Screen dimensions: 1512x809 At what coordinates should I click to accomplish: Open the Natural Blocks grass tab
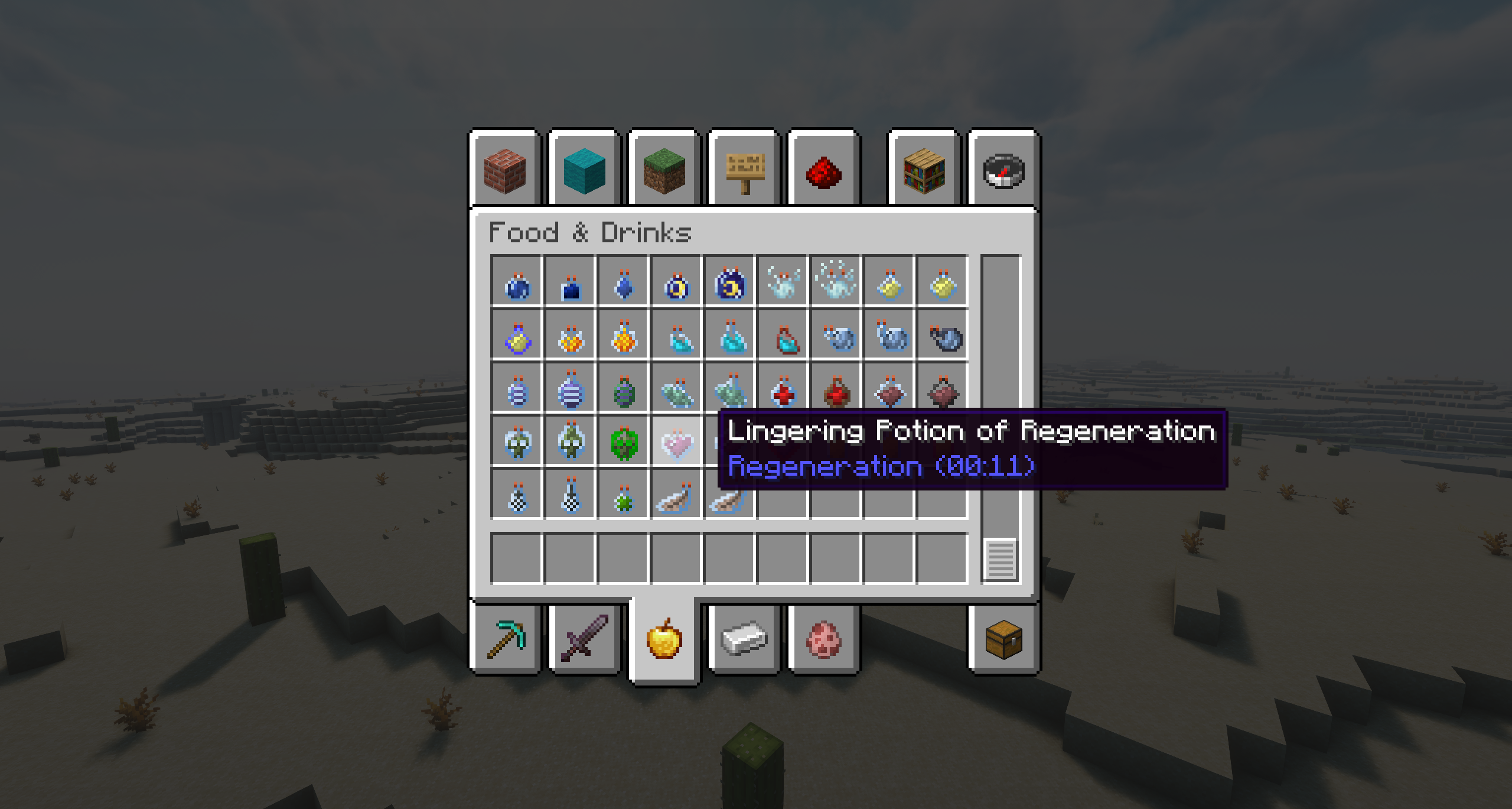(663, 171)
